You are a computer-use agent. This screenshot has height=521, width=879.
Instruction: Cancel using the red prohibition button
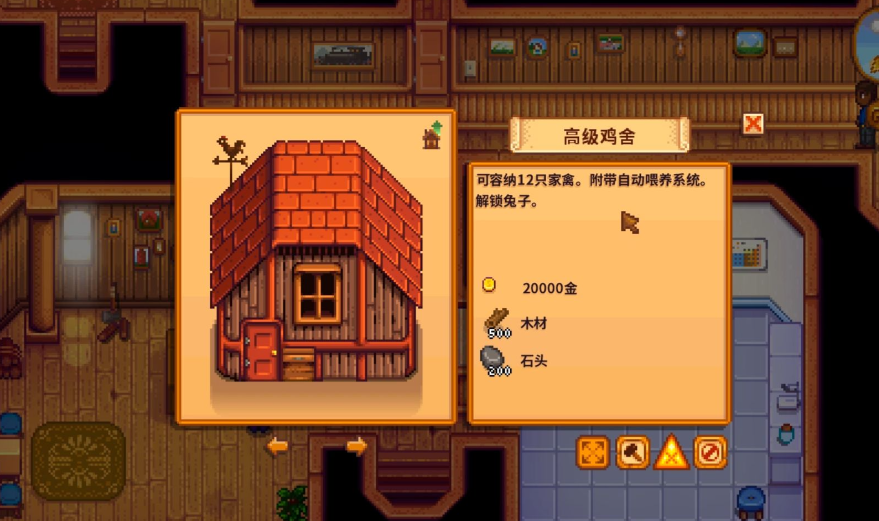pos(710,453)
